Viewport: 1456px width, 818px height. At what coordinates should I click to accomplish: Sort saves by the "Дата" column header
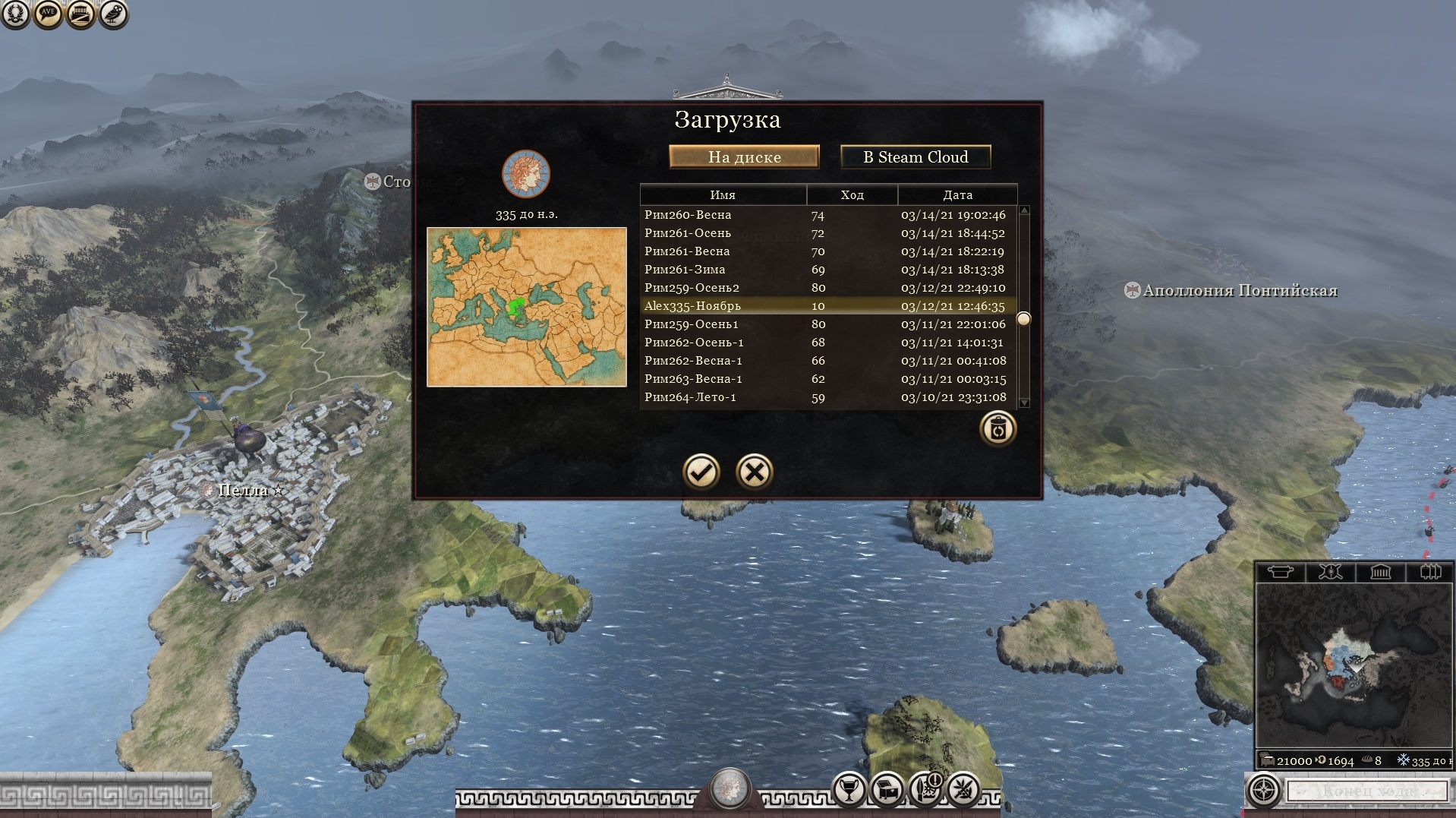pyautogui.click(x=957, y=195)
